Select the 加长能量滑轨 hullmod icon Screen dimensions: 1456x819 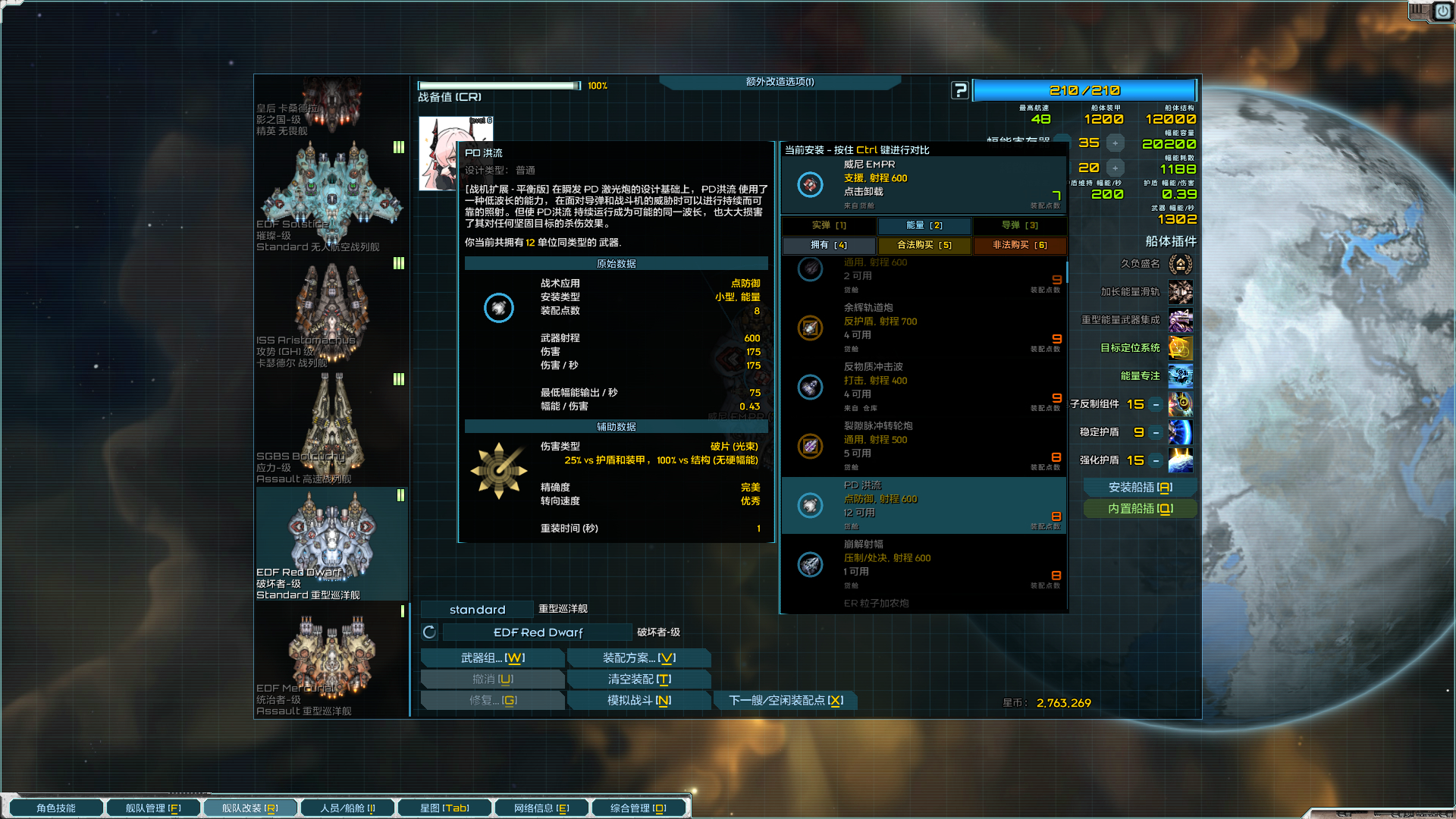(x=1180, y=293)
